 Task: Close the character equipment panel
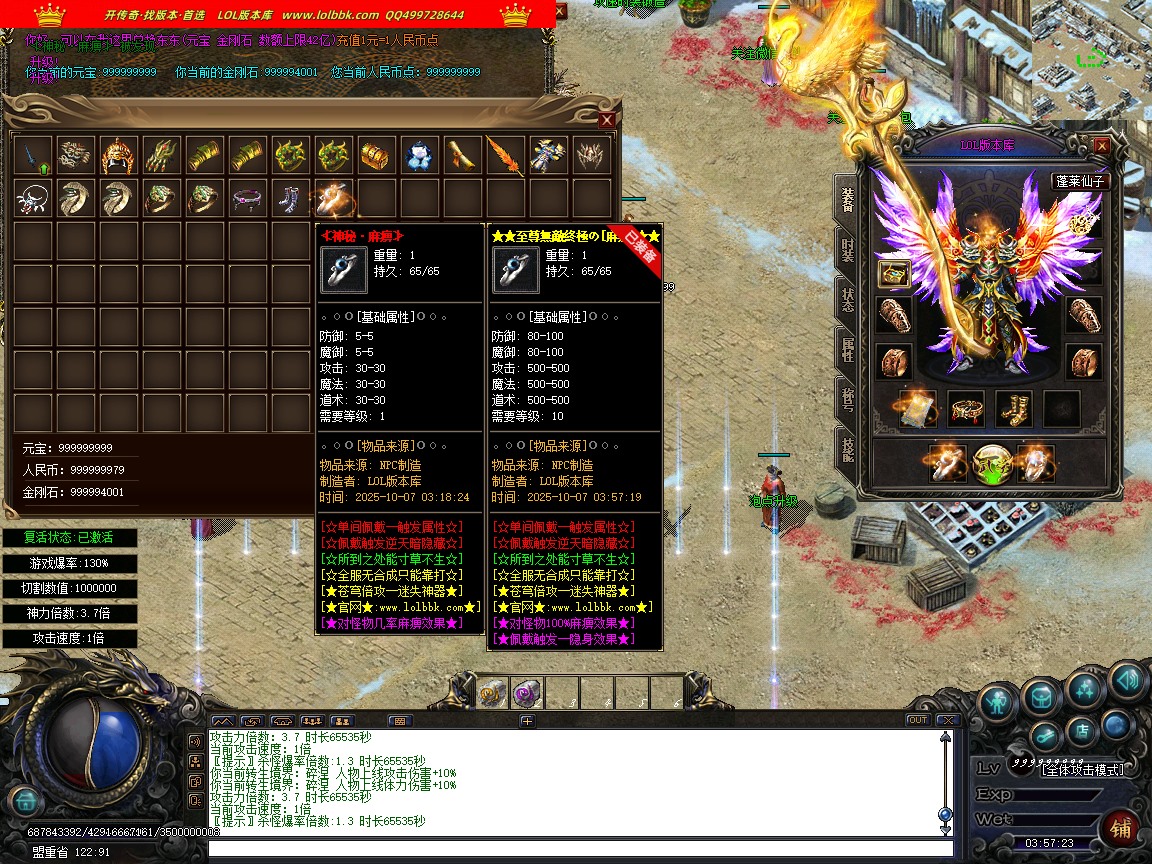tap(1101, 146)
